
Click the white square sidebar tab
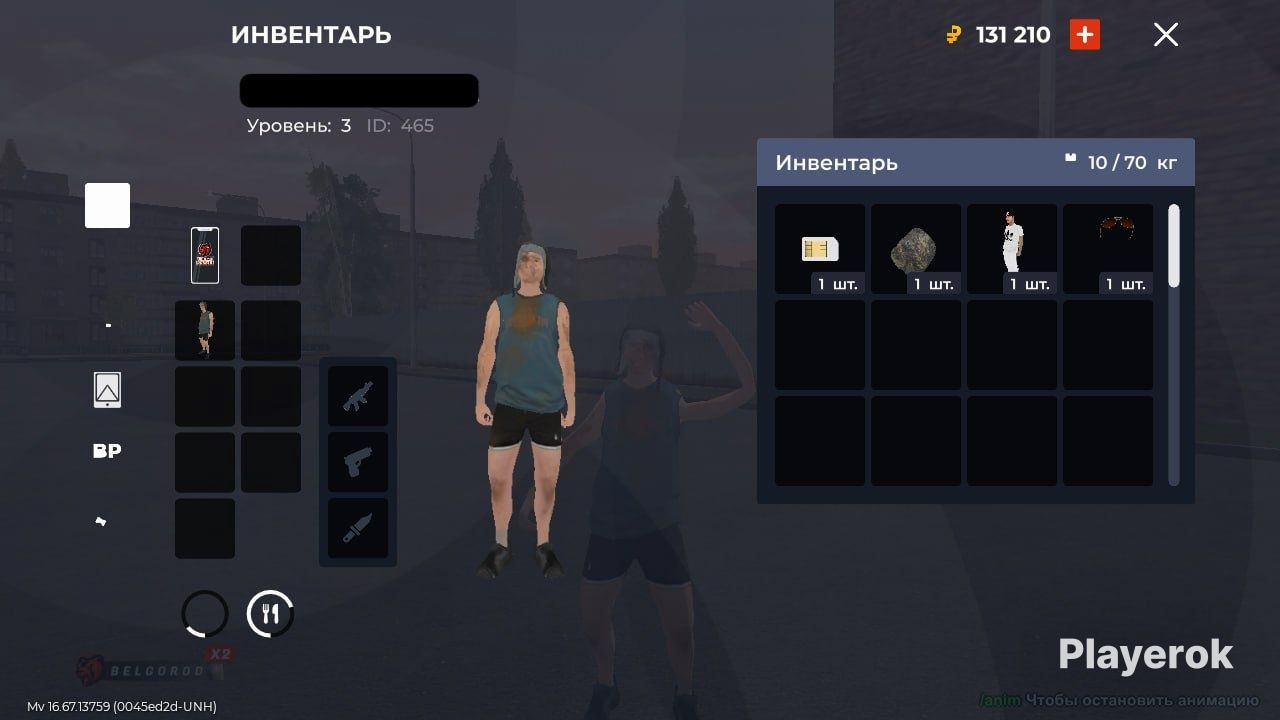(x=107, y=205)
